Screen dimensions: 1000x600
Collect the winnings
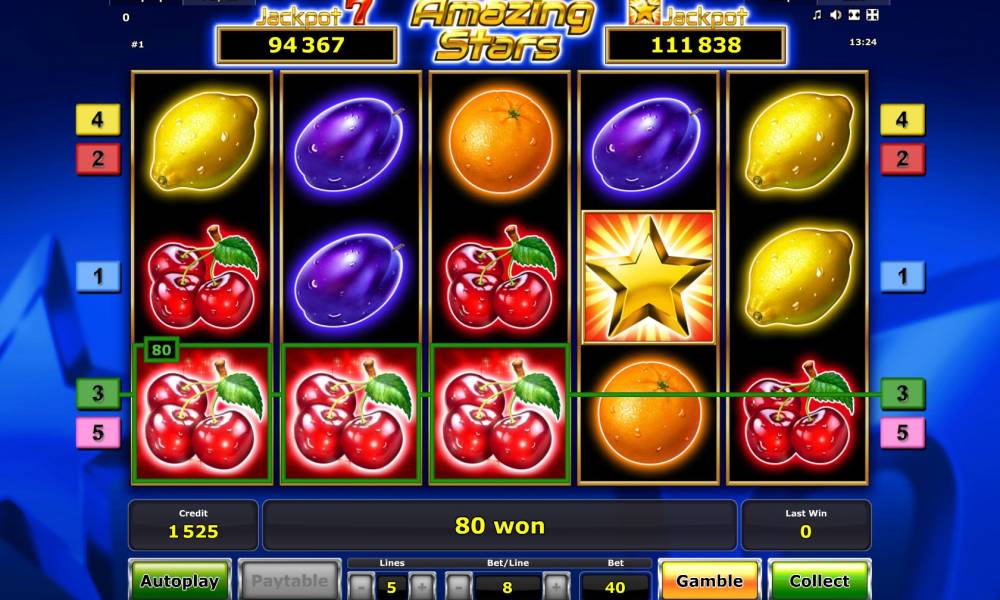pos(819,580)
